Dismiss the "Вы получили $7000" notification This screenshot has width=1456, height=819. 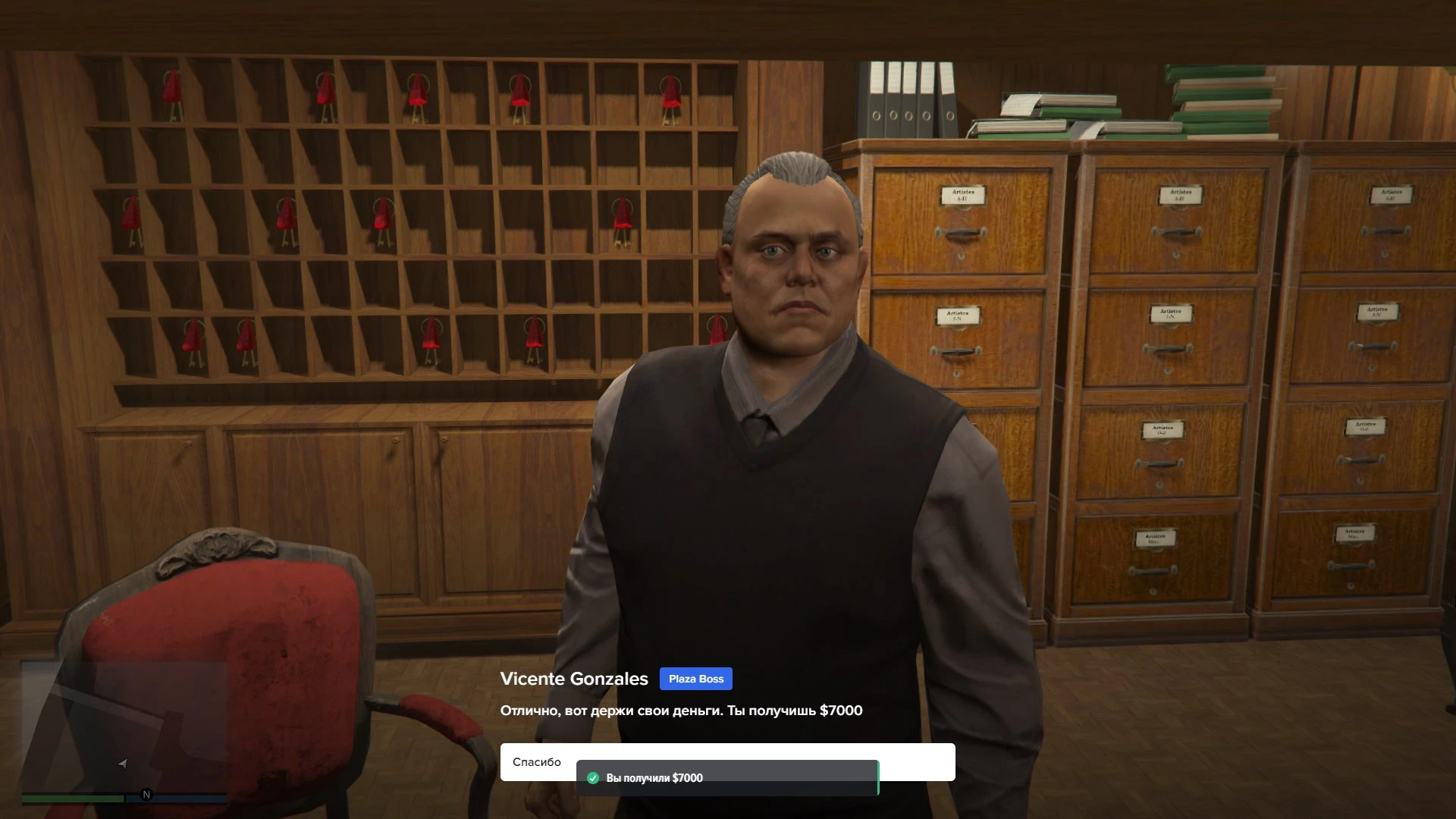(x=726, y=778)
